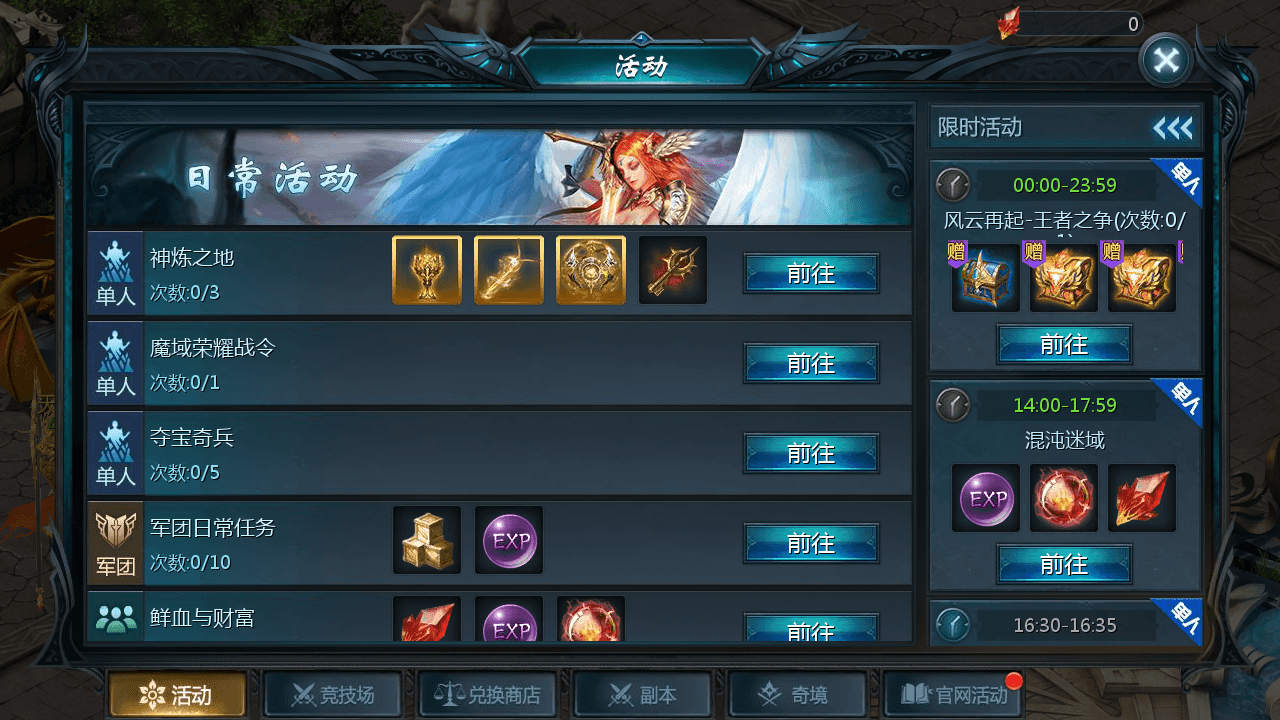View the golden sword reward item of 神炼之地
Screen dimensions: 1280x720
click(x=509, y=270)
